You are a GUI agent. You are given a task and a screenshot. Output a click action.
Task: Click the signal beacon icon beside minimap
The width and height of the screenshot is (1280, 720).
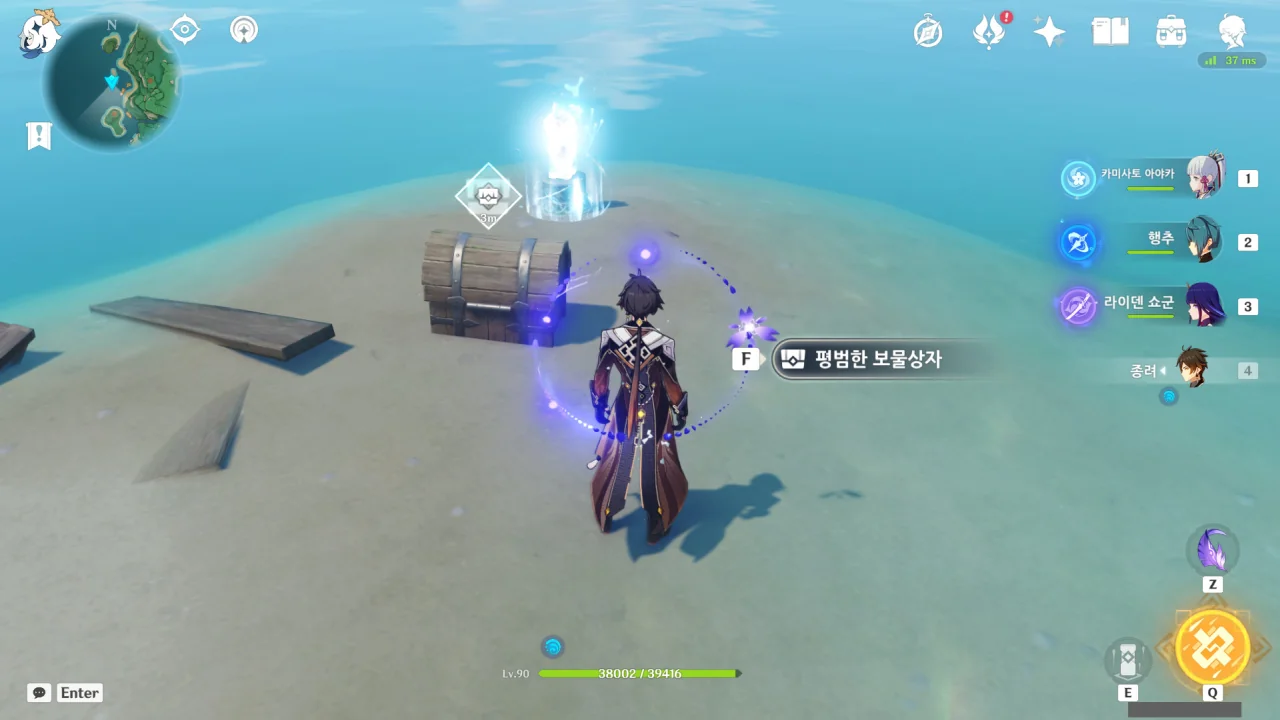pyautogui.click(x=243, y=30)
